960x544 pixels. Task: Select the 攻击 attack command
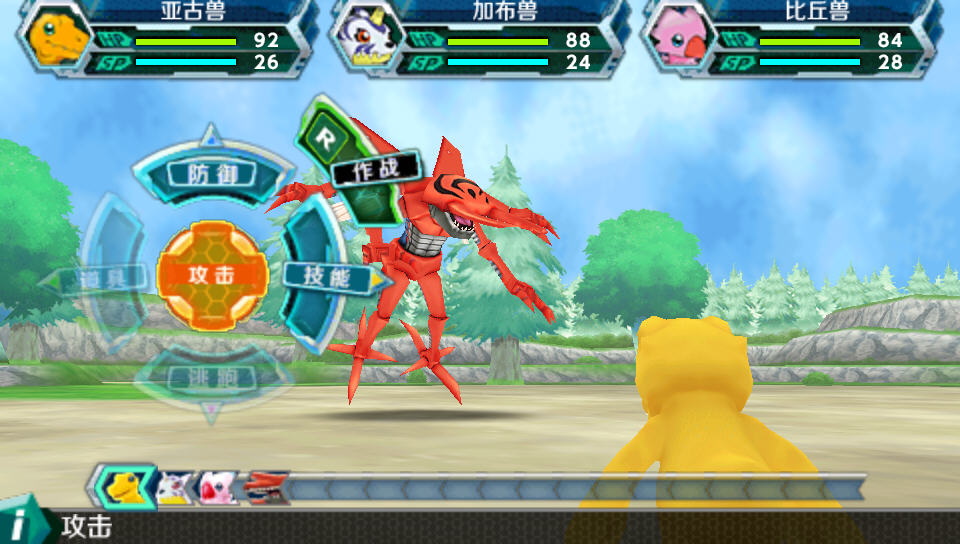point(212,275)
